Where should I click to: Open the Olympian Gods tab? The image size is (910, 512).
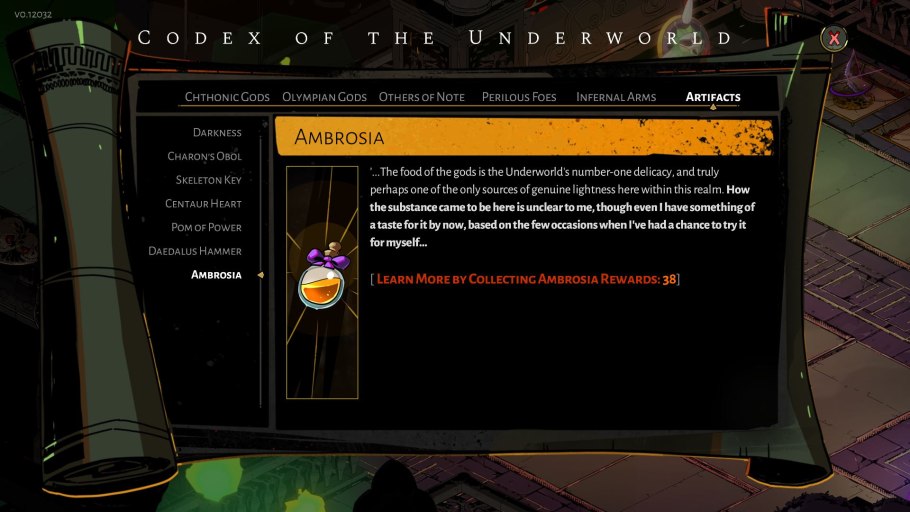pos(324,97)
